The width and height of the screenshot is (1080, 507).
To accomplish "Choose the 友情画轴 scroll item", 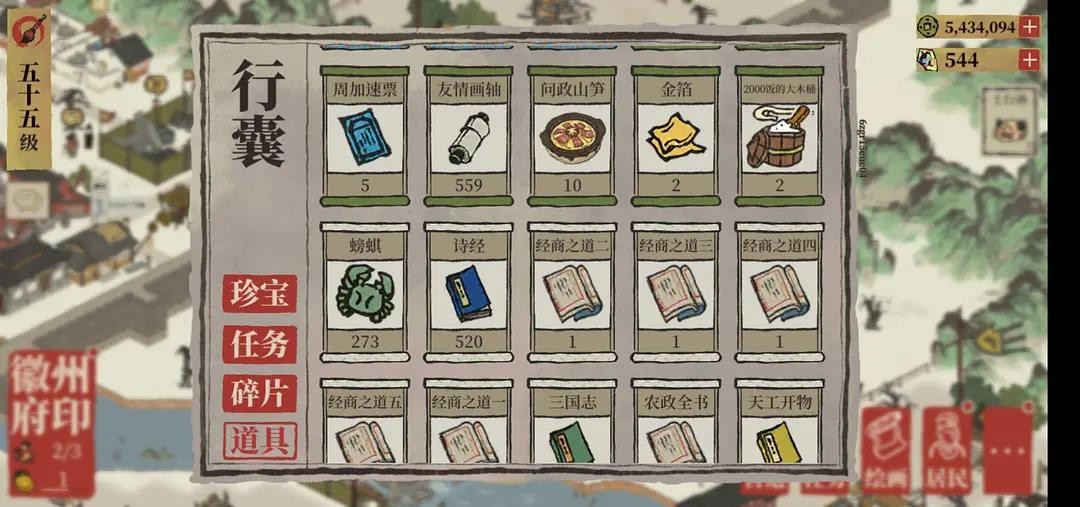I will tap(468, 135).
